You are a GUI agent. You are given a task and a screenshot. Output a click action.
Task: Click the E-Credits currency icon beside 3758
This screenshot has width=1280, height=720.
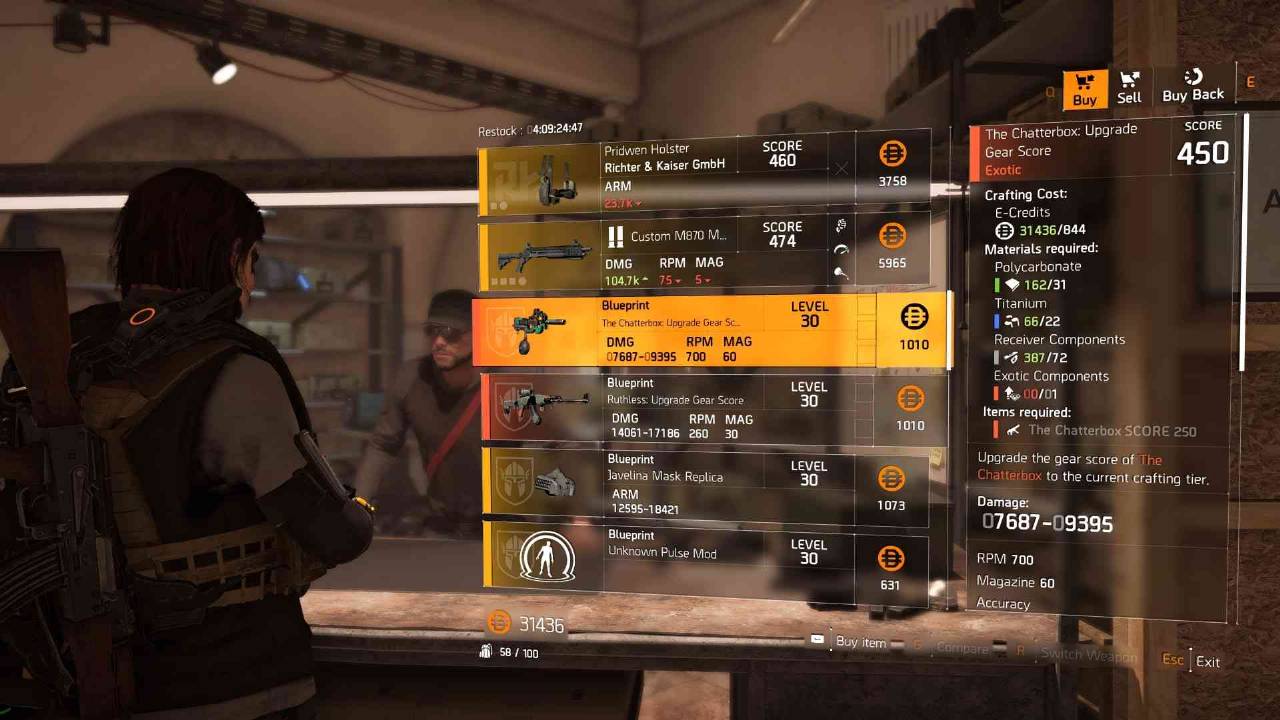[893, 153]
